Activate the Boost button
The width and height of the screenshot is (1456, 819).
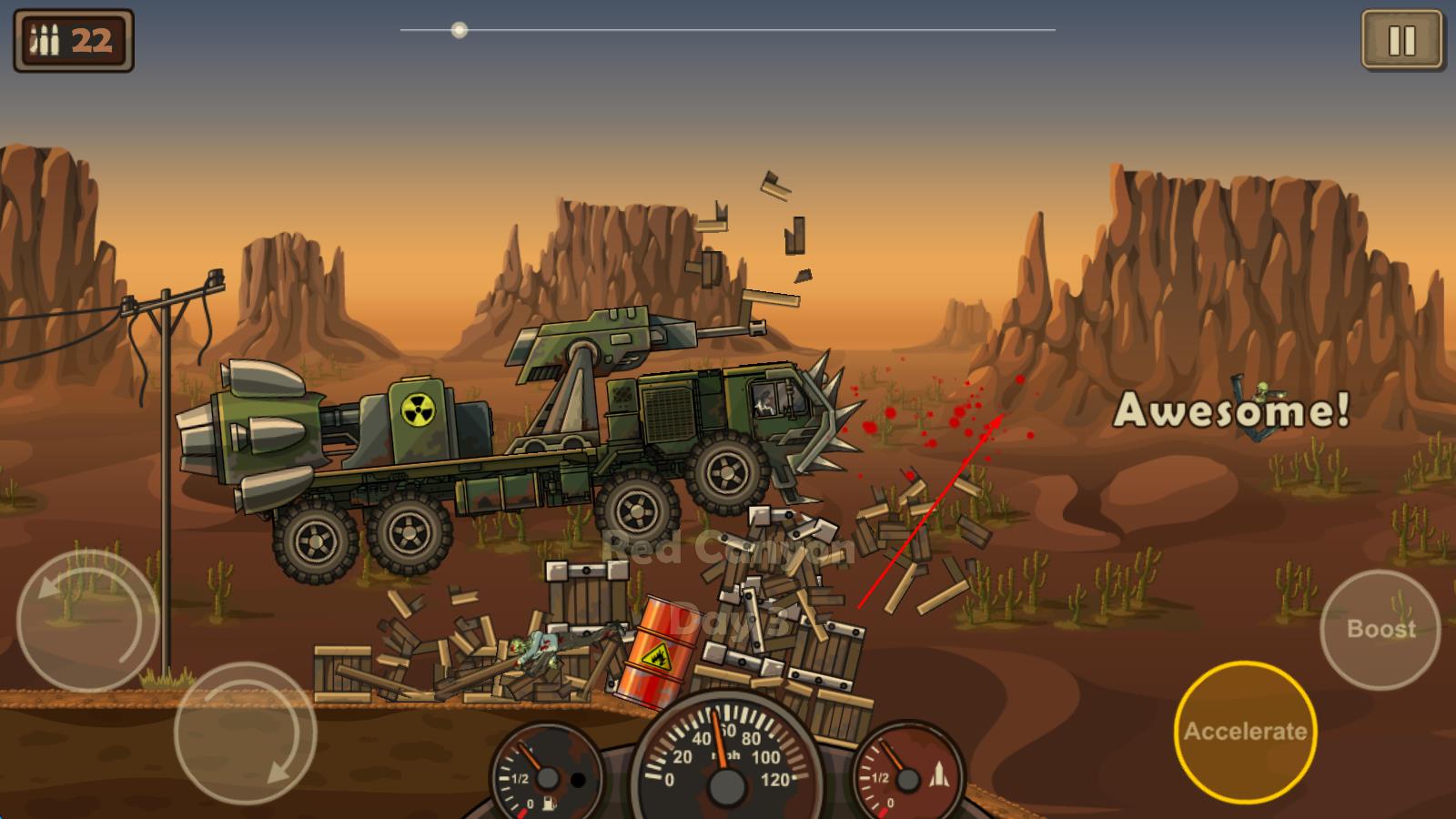[1380, 629]
